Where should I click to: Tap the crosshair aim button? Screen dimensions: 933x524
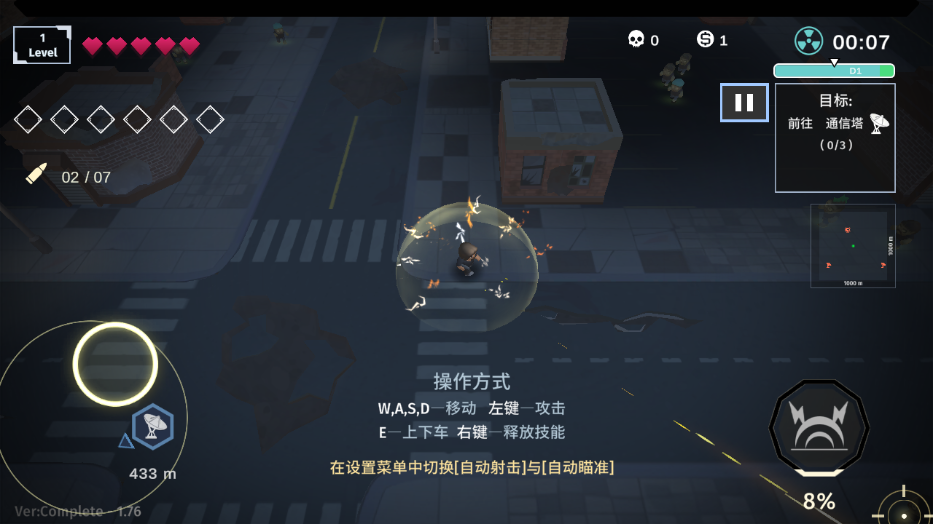[x=904, y=510]
